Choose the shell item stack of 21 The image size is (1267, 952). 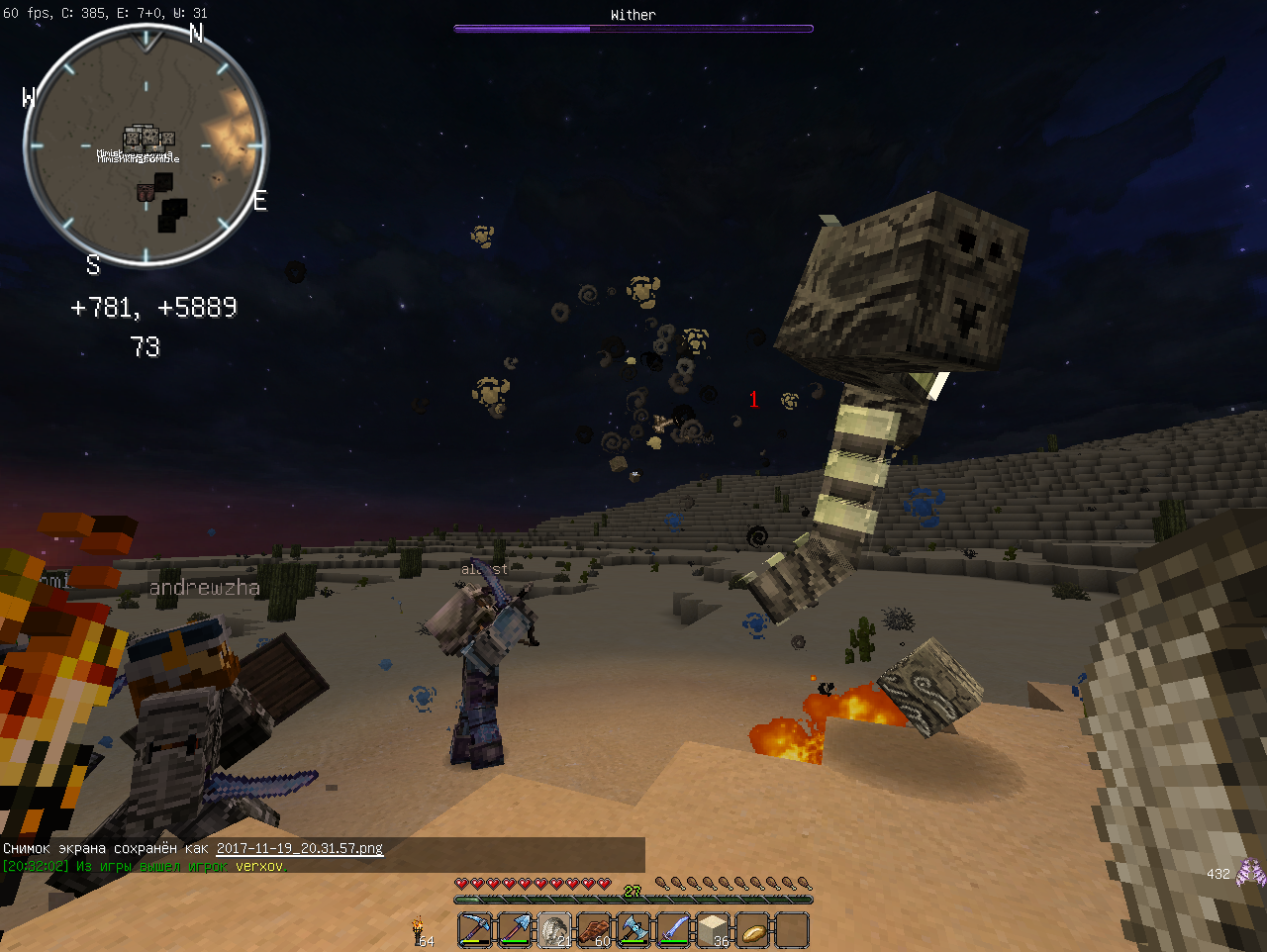554,930
